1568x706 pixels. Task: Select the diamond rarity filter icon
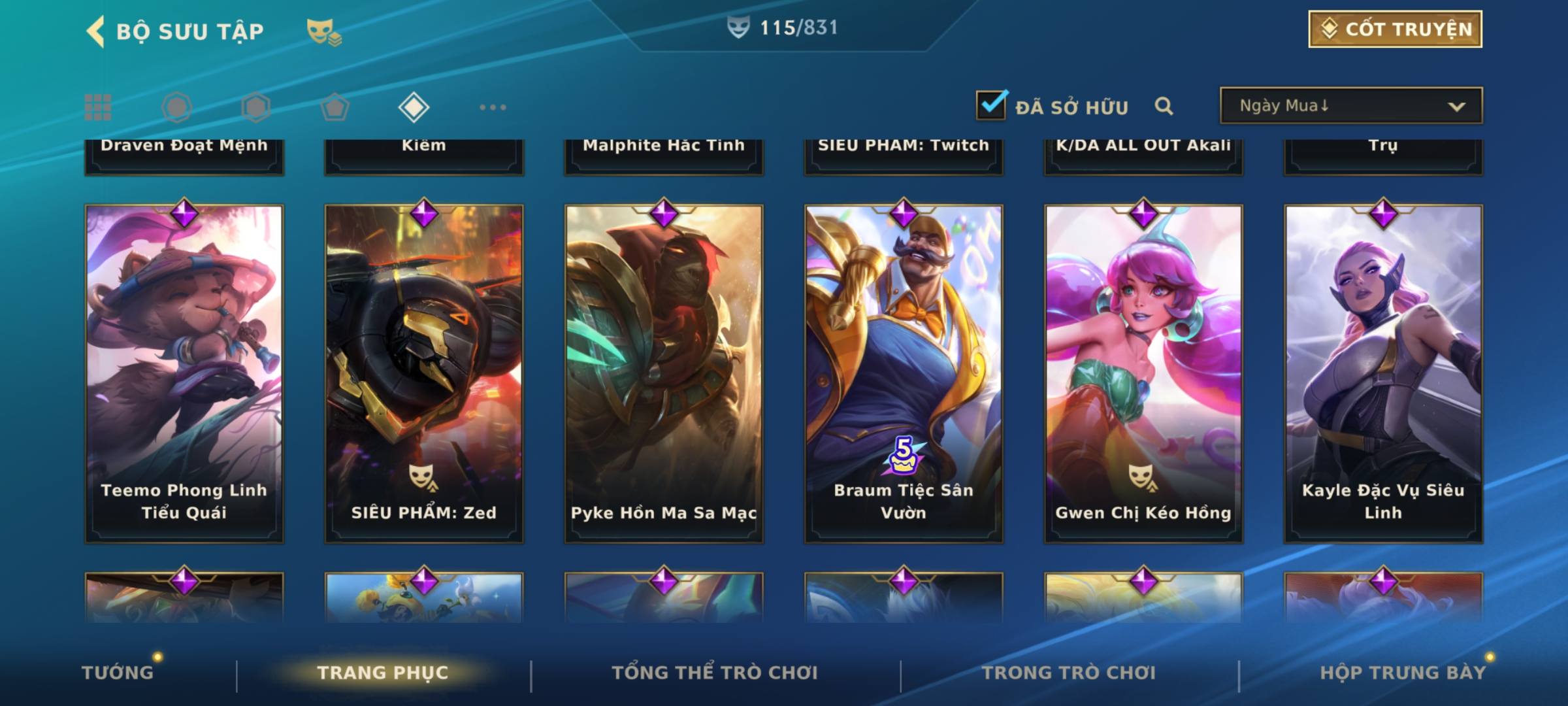pos(414,107)
